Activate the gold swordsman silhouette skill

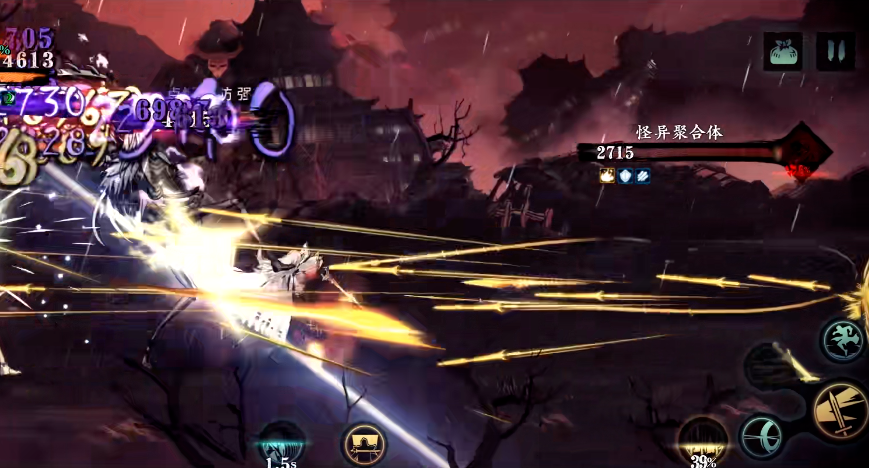[x=363, y=444]
